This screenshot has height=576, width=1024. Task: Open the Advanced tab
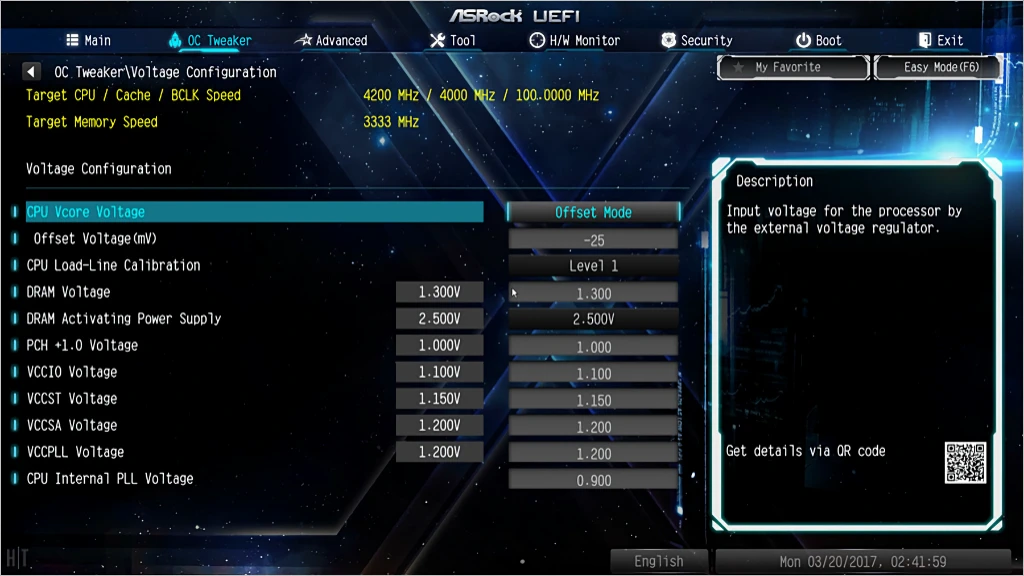click(x=331, y=41)
